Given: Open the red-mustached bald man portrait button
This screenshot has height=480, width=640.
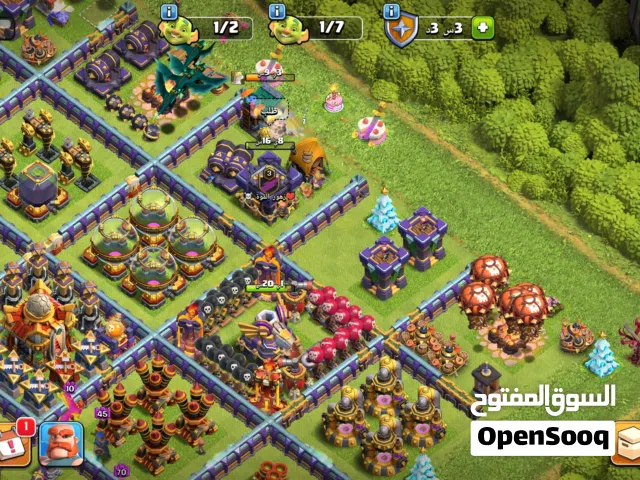Looking at the screenshot, I should [61, 443].
